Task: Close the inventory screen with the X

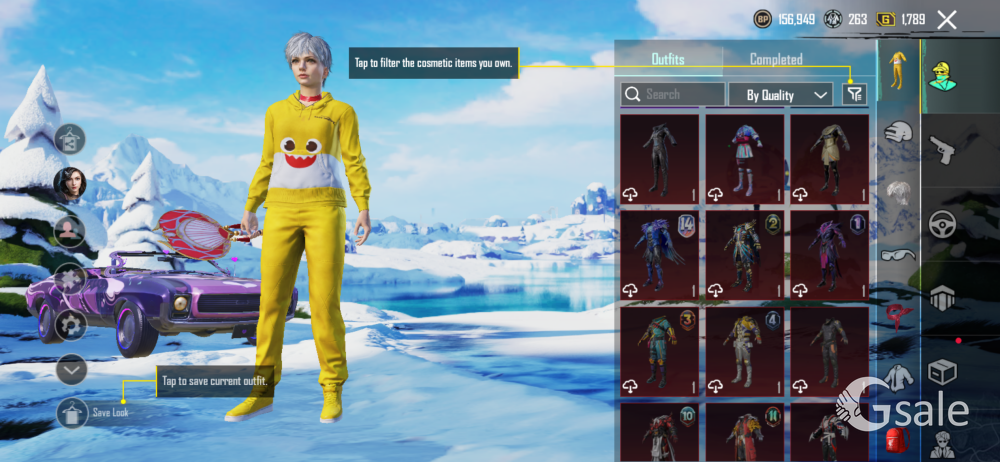Action: tap(947, 19)
